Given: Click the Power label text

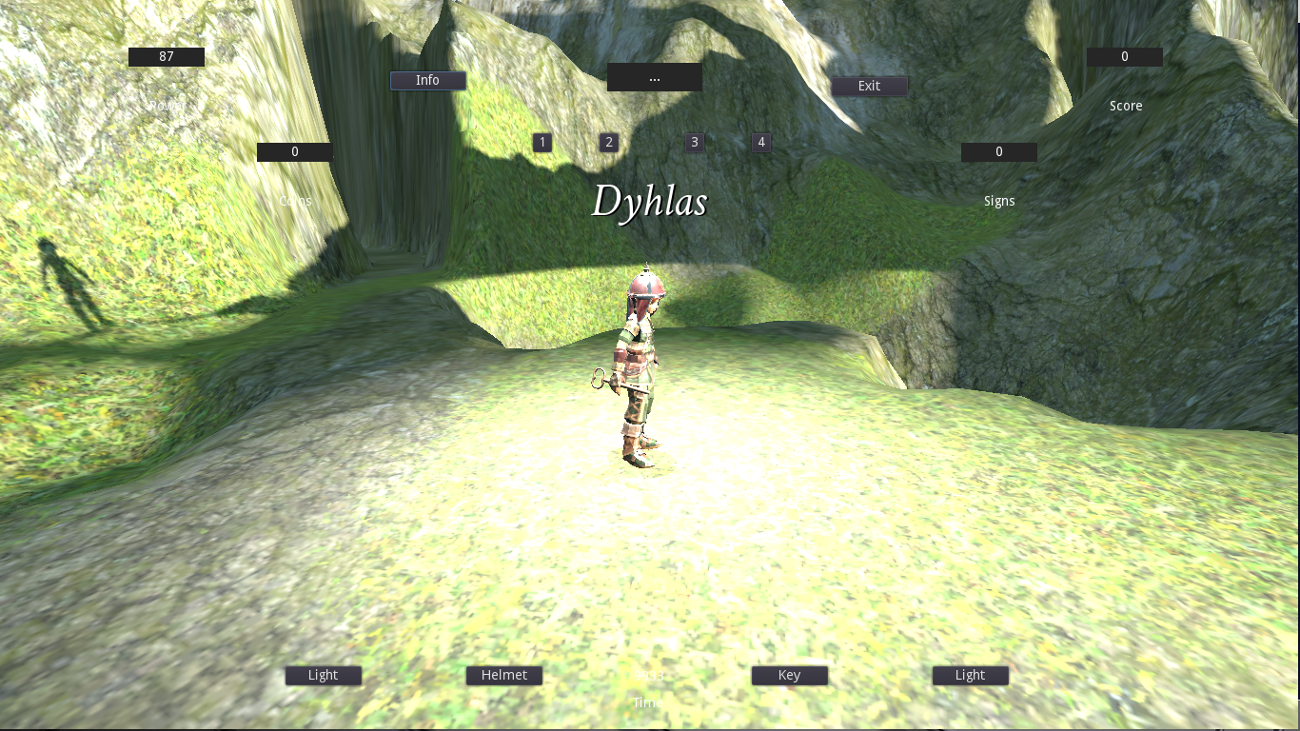Looking at the screenshot, I should 165,105.
